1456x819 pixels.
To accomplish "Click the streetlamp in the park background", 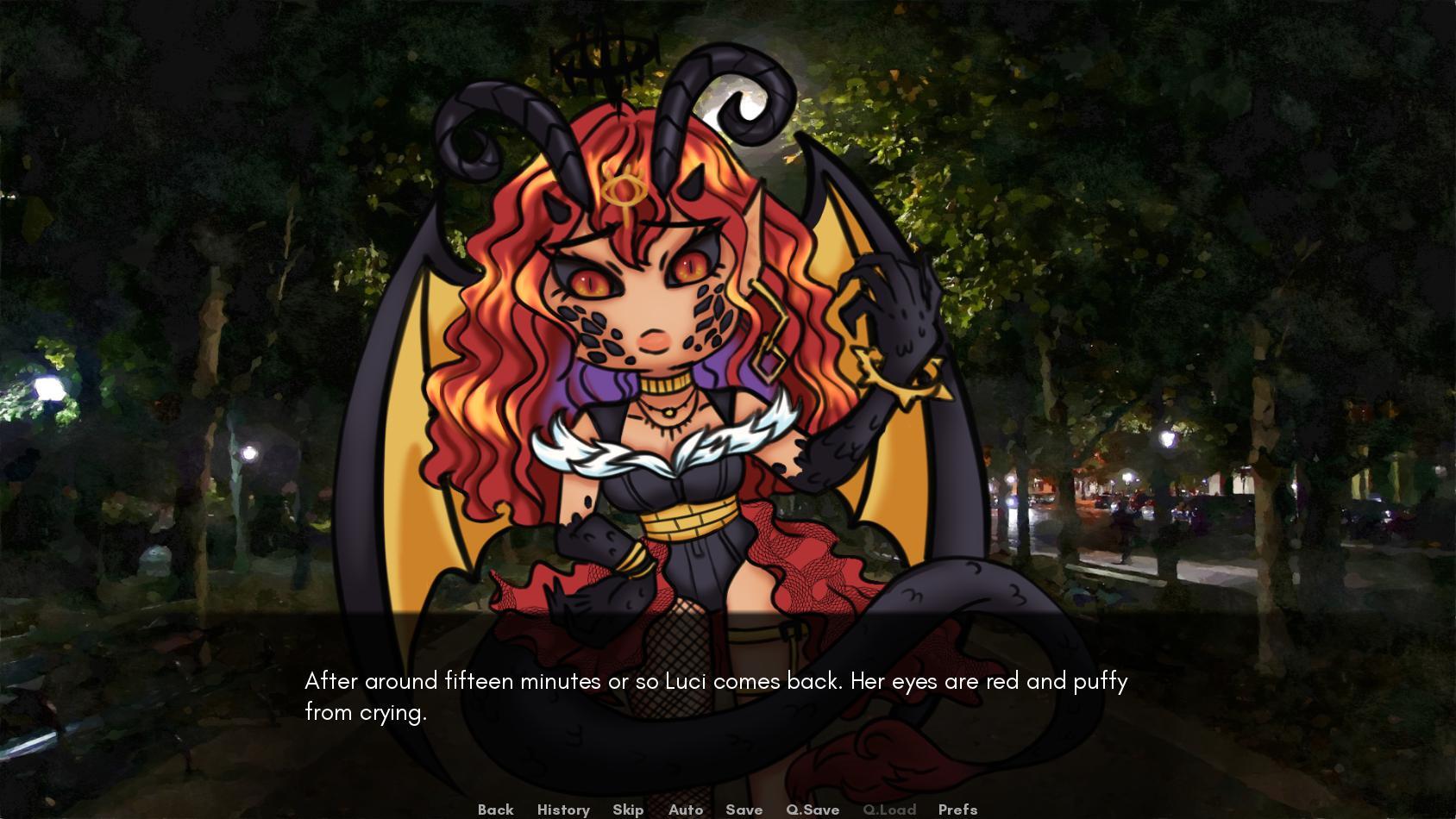I will click(49, 388).
